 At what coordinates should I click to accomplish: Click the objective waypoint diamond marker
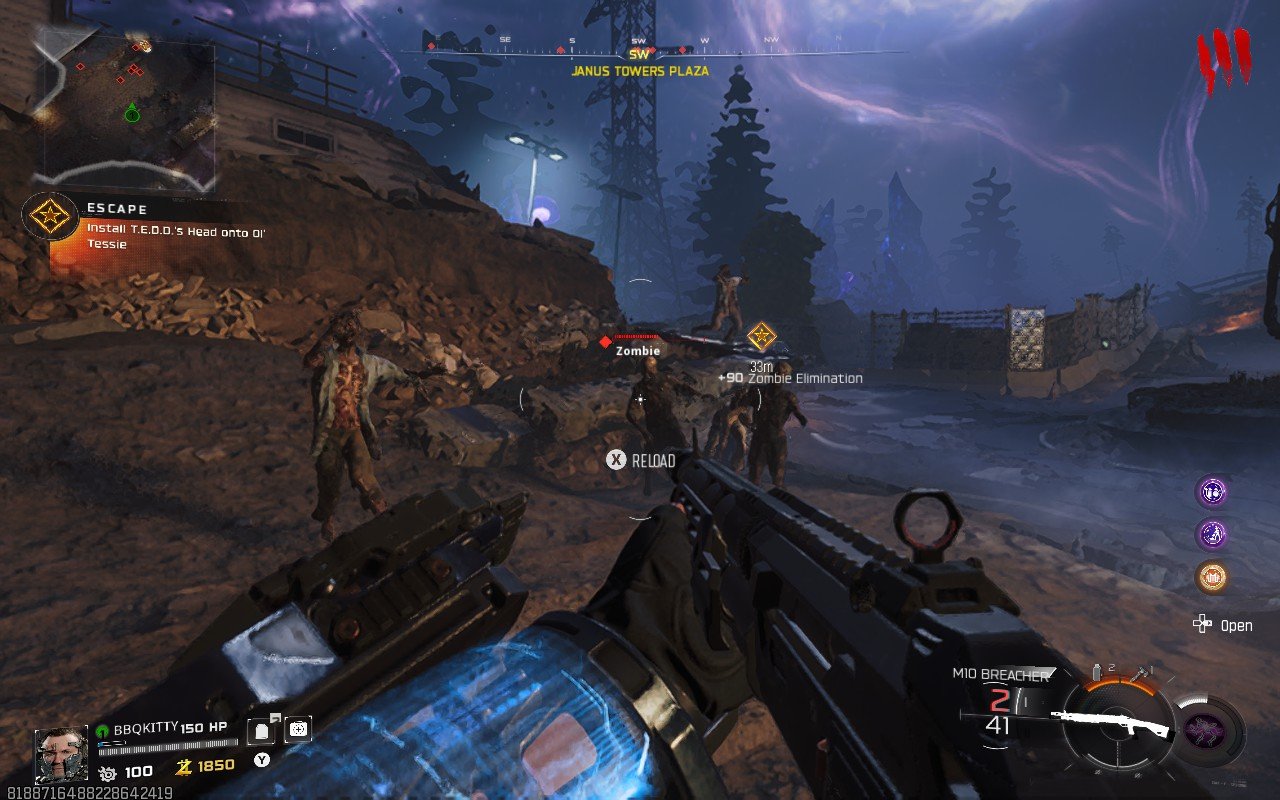762,336
